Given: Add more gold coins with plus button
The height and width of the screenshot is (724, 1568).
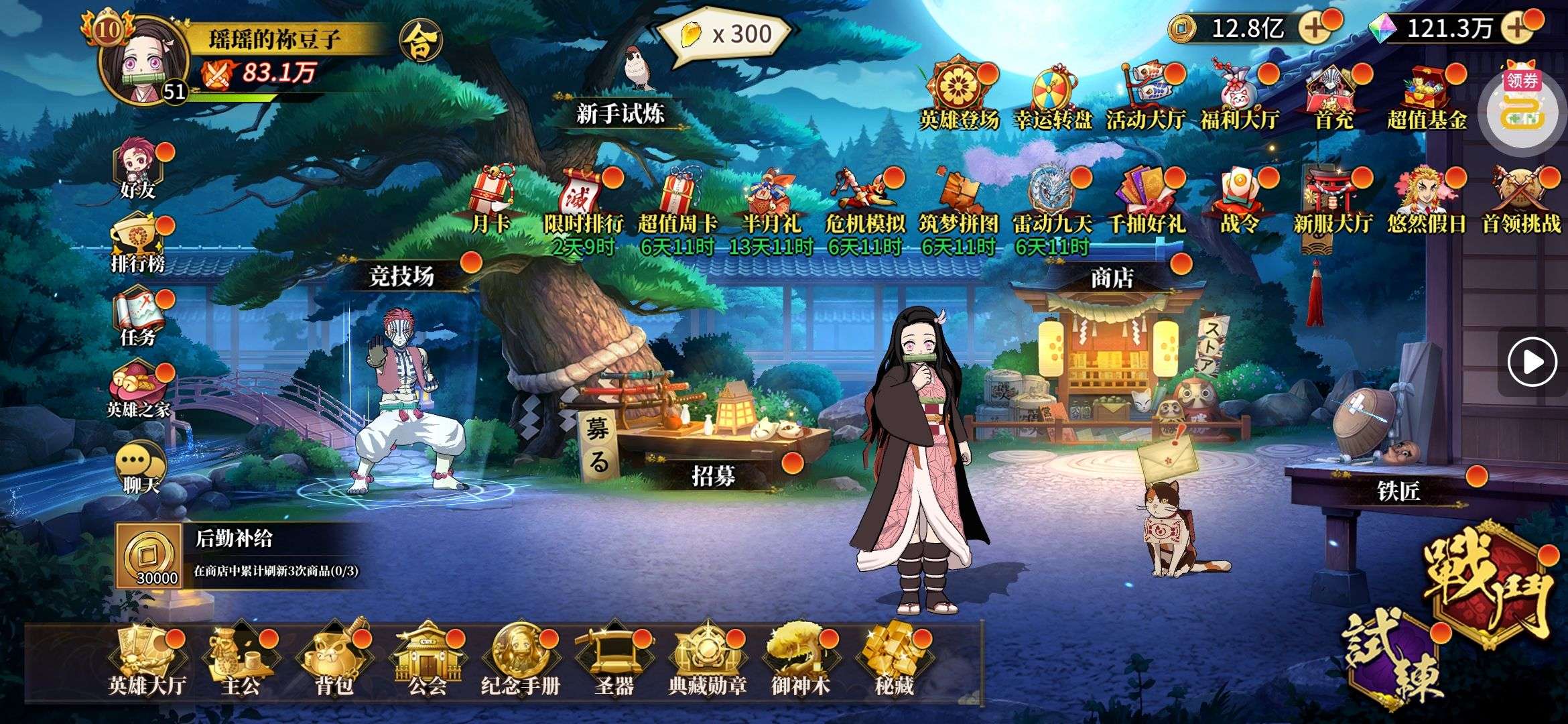Looking at the screenshot, I should click(x=1315, y=28).
